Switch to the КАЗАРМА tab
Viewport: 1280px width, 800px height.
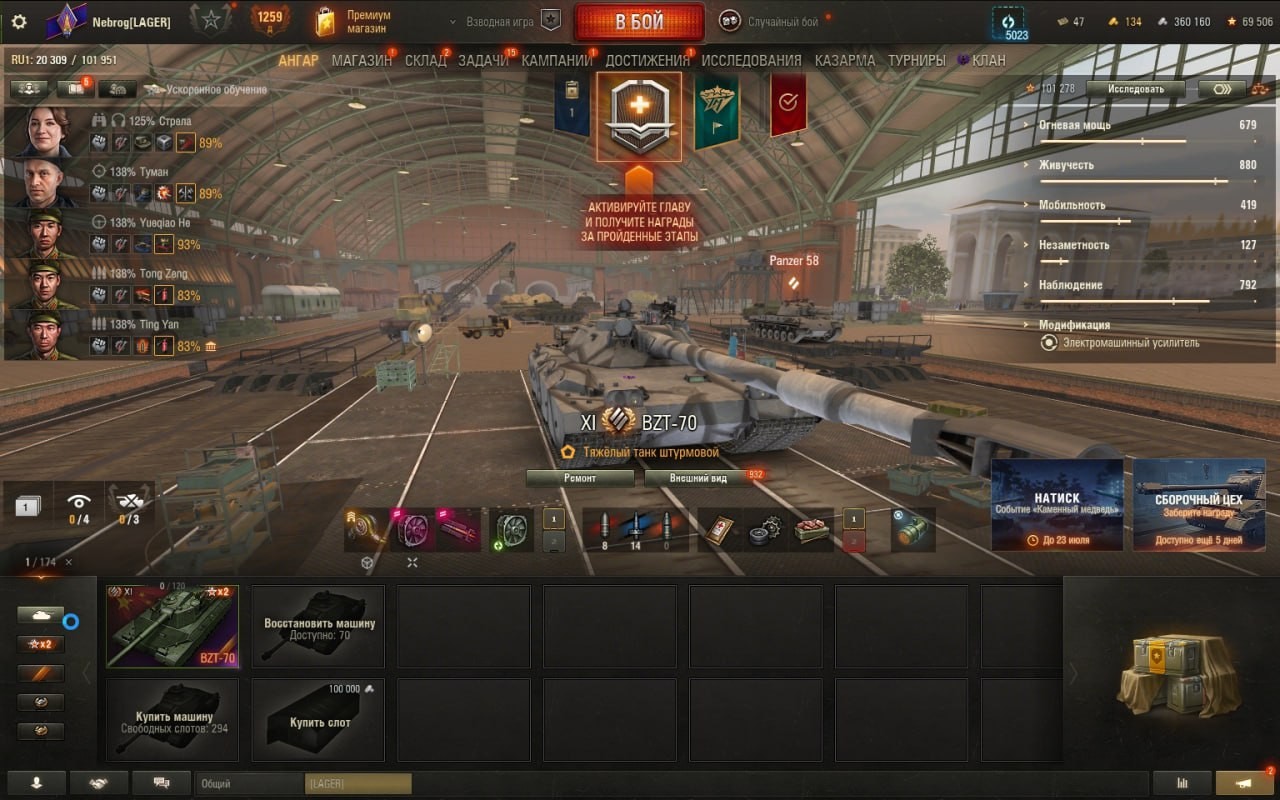[844, 60]
